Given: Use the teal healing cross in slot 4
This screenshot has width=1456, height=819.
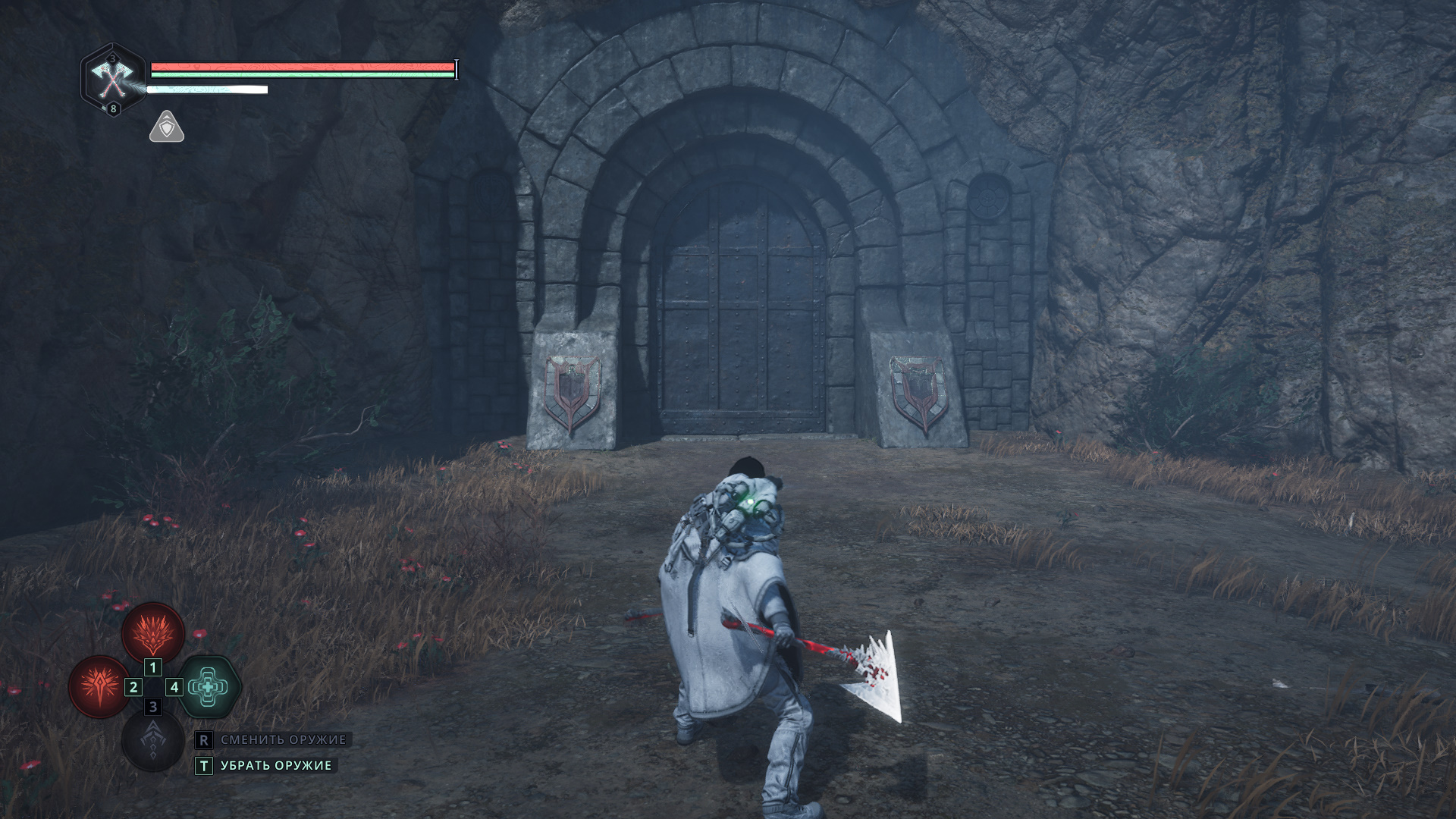Looking at the screenshot, I should pos(209,687).
